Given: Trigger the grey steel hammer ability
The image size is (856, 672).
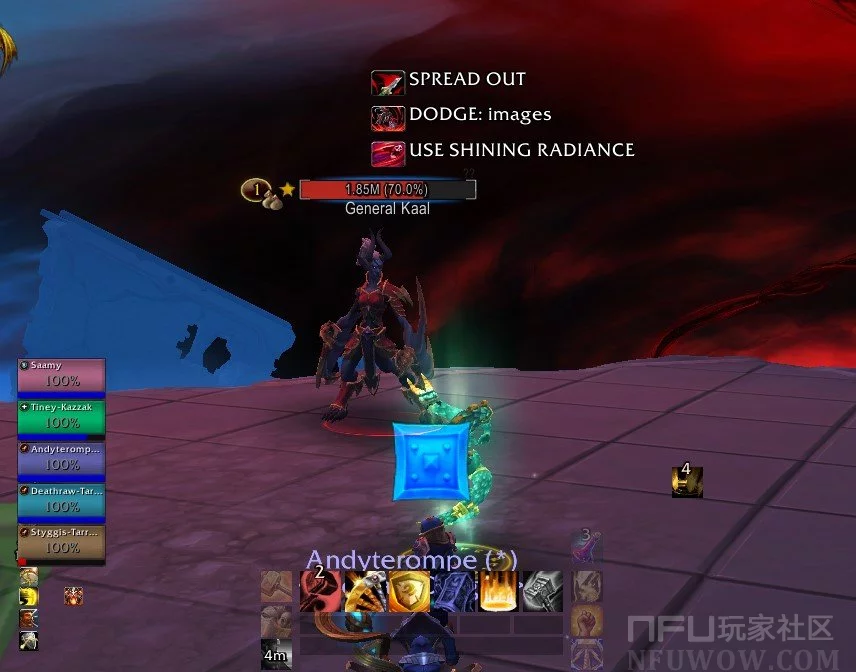Looking at the screenshot, I should click(x=542, y=591).
